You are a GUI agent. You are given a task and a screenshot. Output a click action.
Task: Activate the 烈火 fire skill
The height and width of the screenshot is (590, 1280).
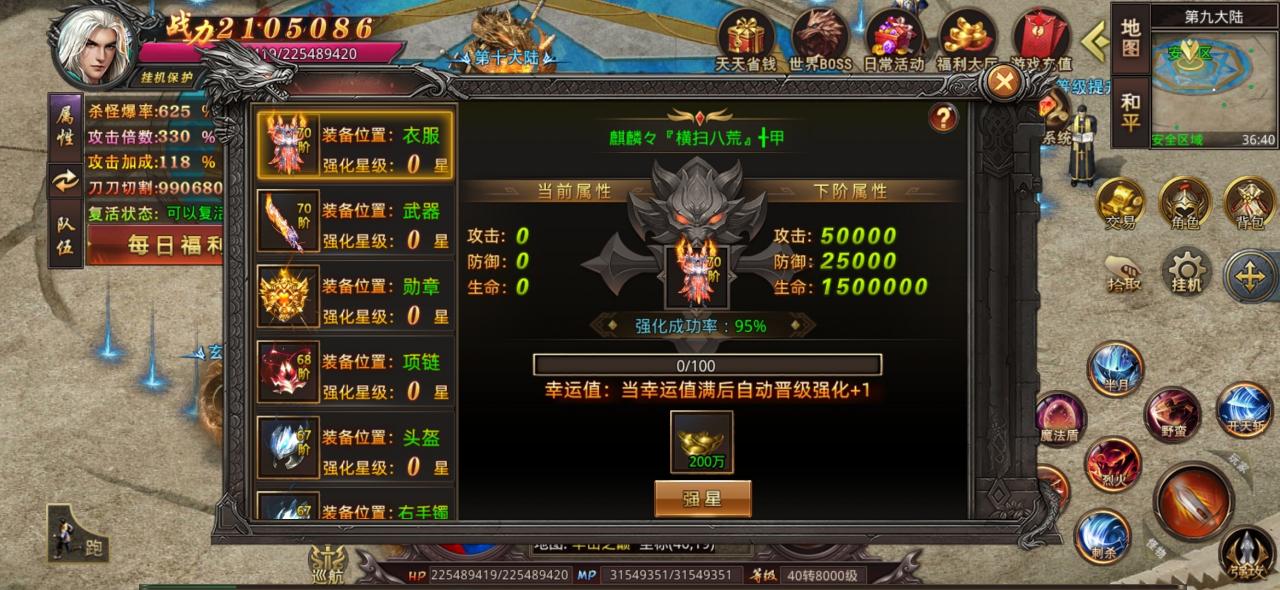click(1111, 463)
